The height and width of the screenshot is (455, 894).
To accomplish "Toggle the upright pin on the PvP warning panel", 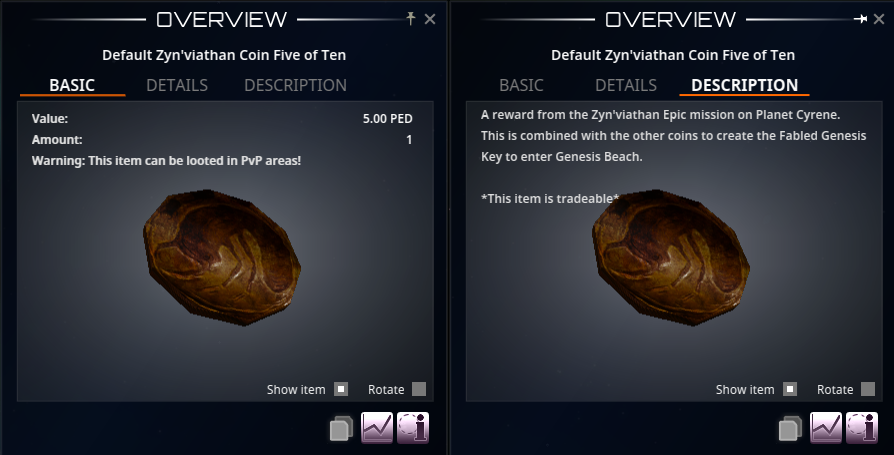I will coord(411,19).
